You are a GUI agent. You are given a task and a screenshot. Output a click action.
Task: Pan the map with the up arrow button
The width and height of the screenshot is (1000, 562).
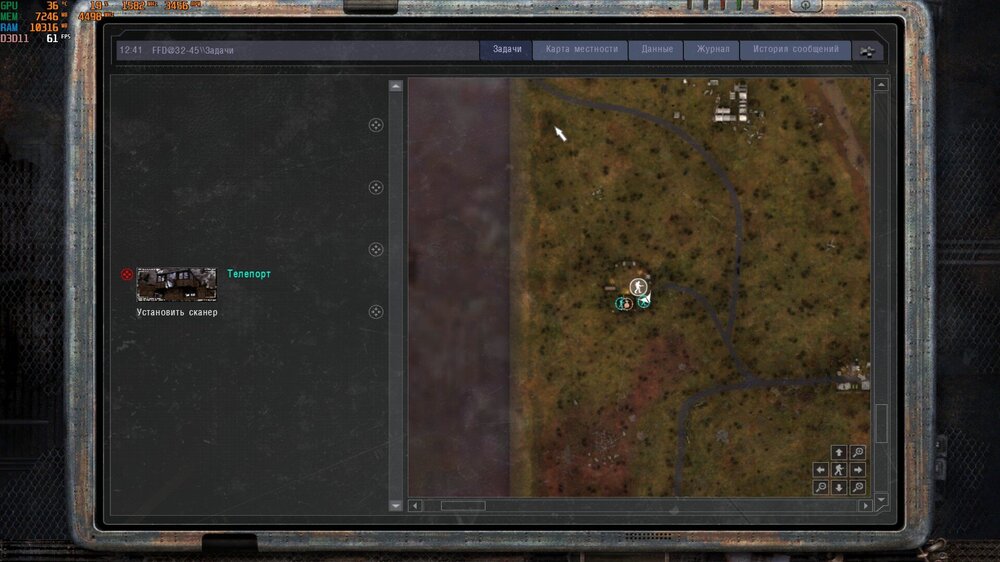(839, 453)
